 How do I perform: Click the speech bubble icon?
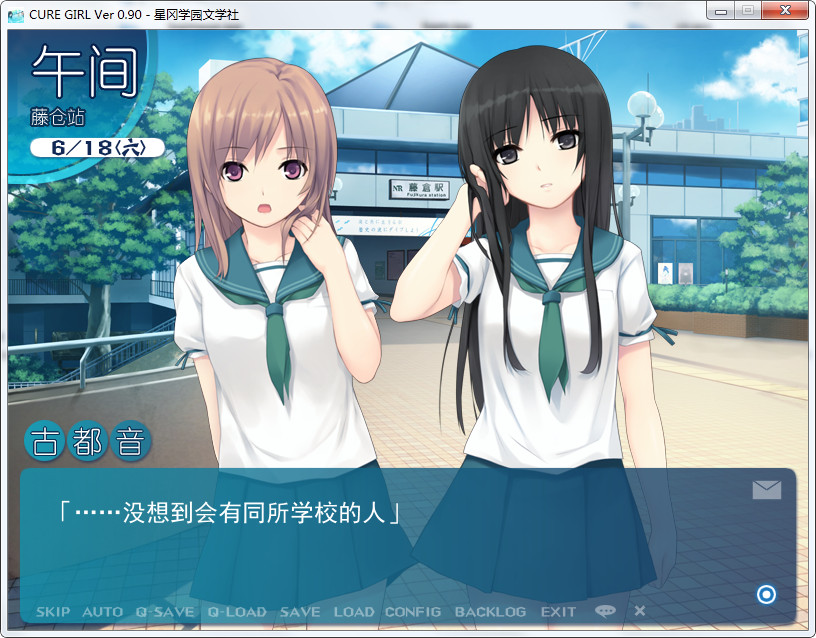click(605, 611)
